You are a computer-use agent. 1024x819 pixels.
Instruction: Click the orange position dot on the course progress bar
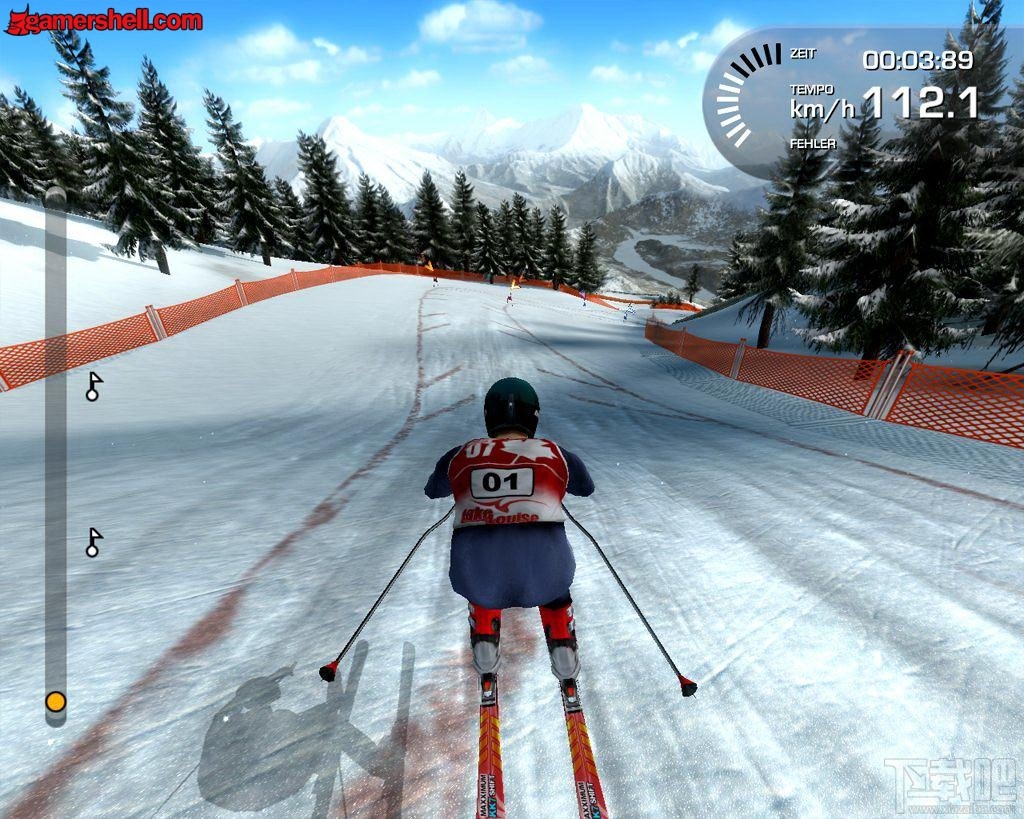coord(56,702)
